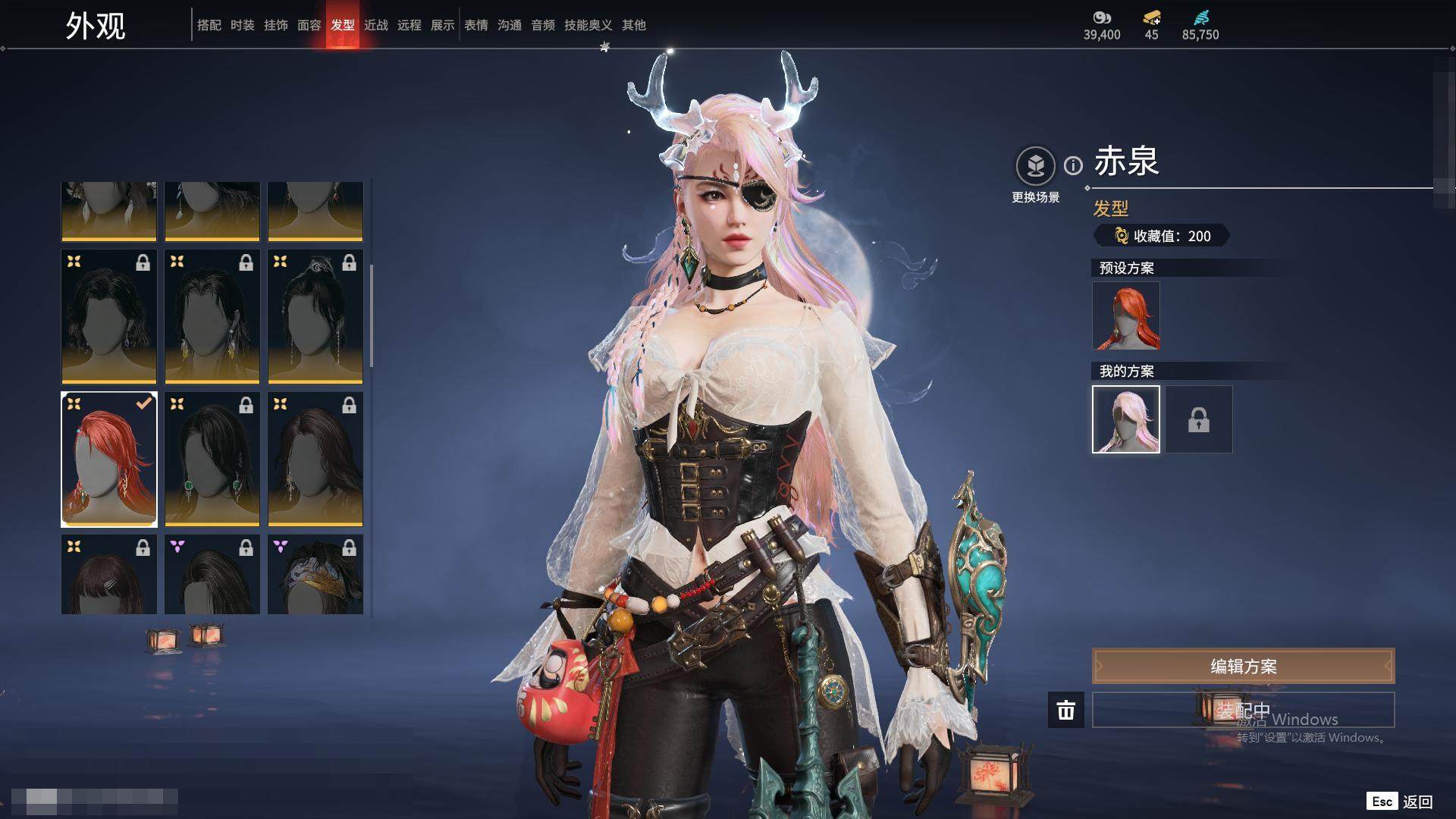Open the 时装 tab

[x=242, y=25]
